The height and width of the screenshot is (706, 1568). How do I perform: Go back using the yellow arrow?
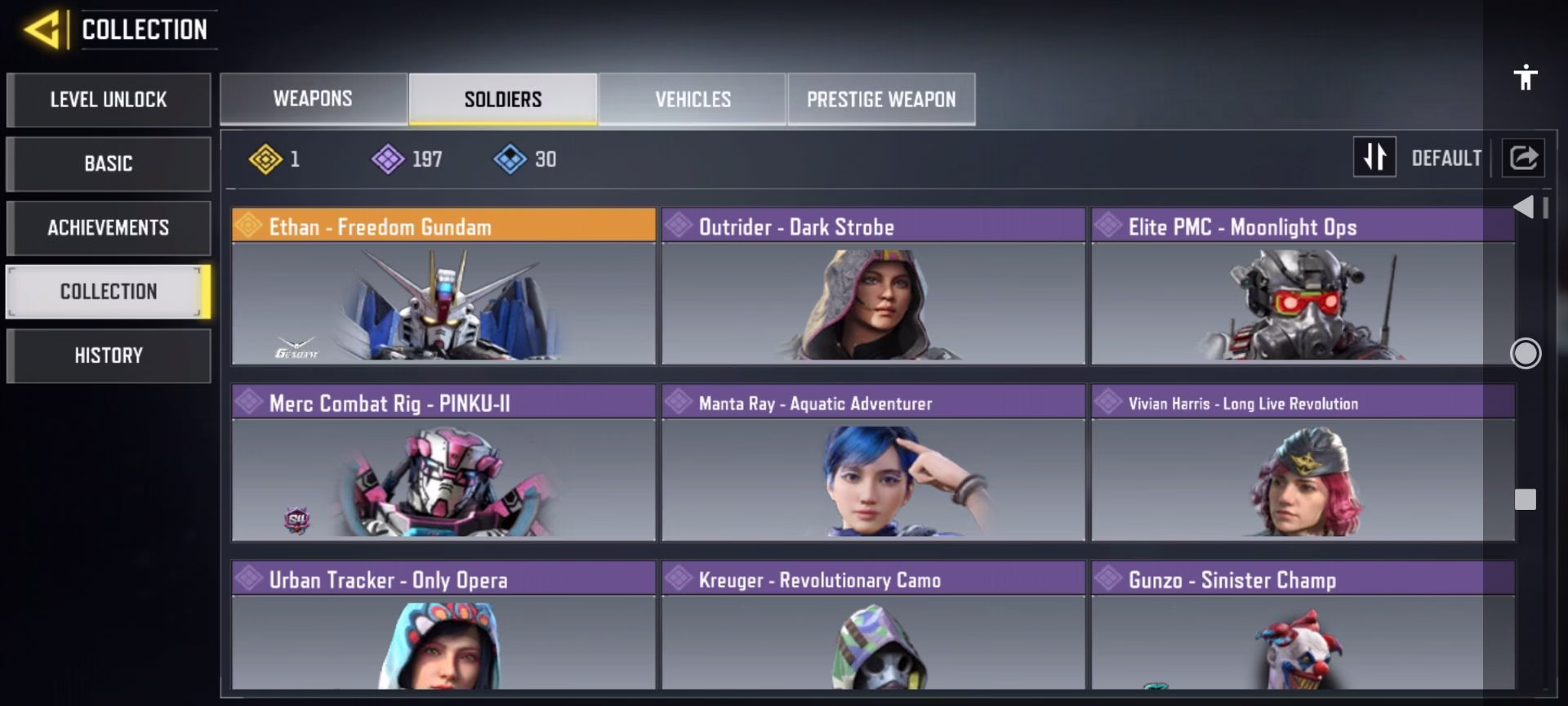42,30
